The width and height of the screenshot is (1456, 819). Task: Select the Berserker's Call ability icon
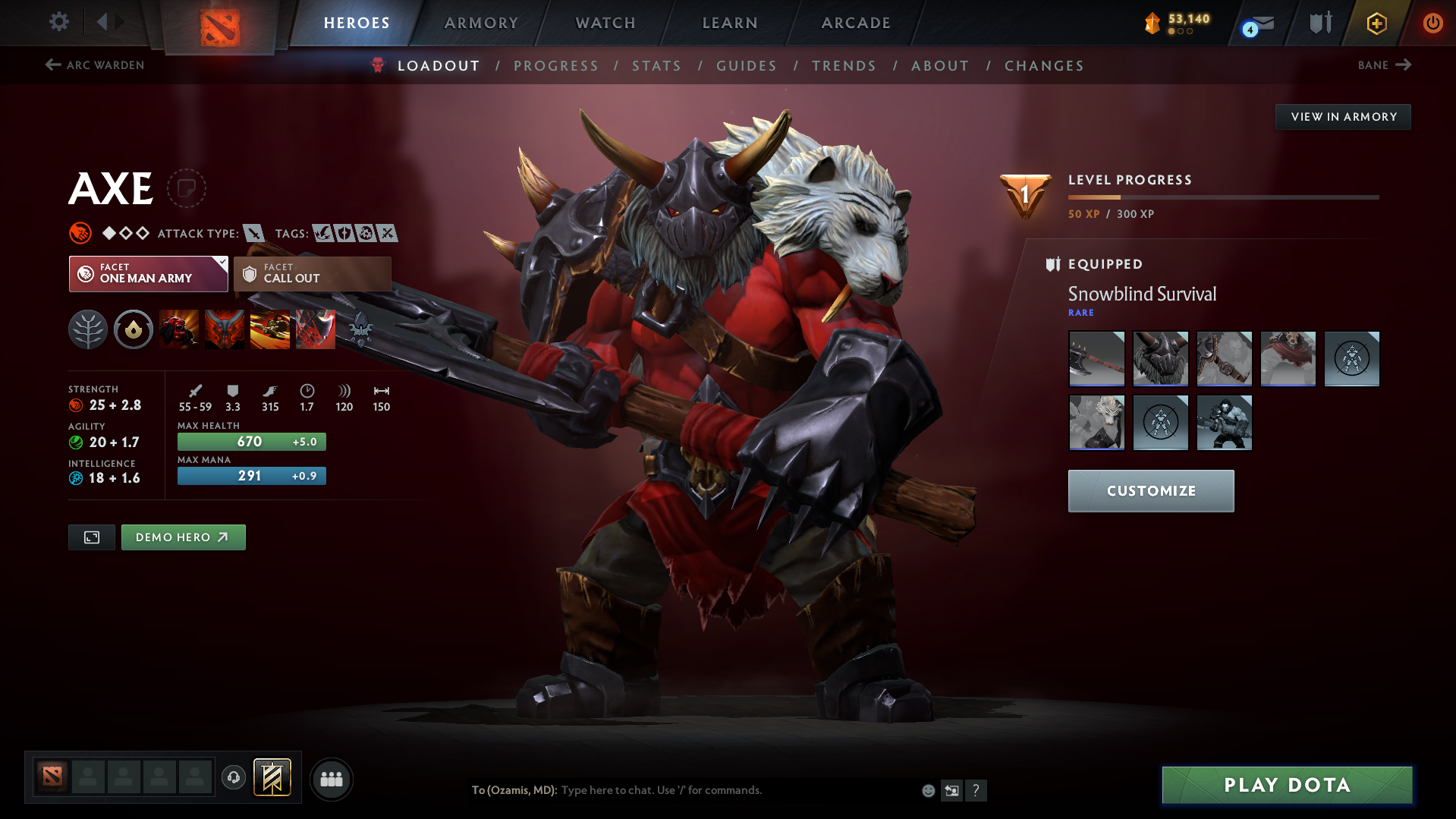[x=179, y=329]
